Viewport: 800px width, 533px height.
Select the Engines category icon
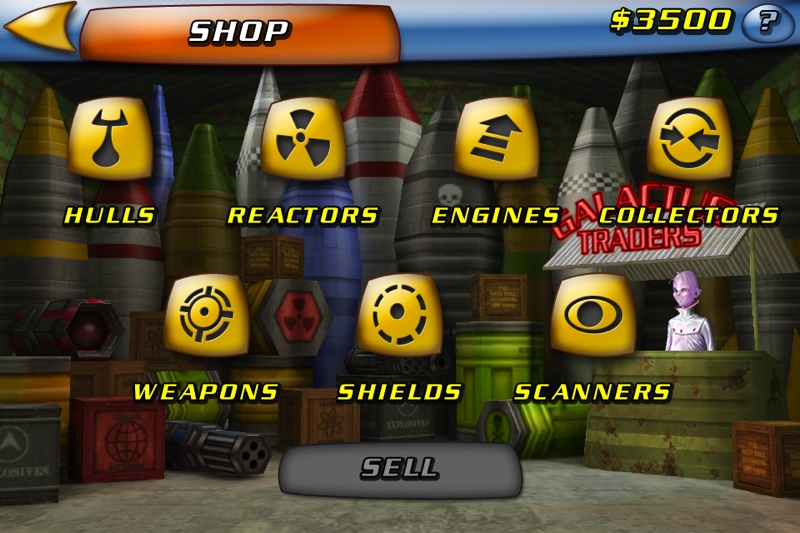coord(497,140)
